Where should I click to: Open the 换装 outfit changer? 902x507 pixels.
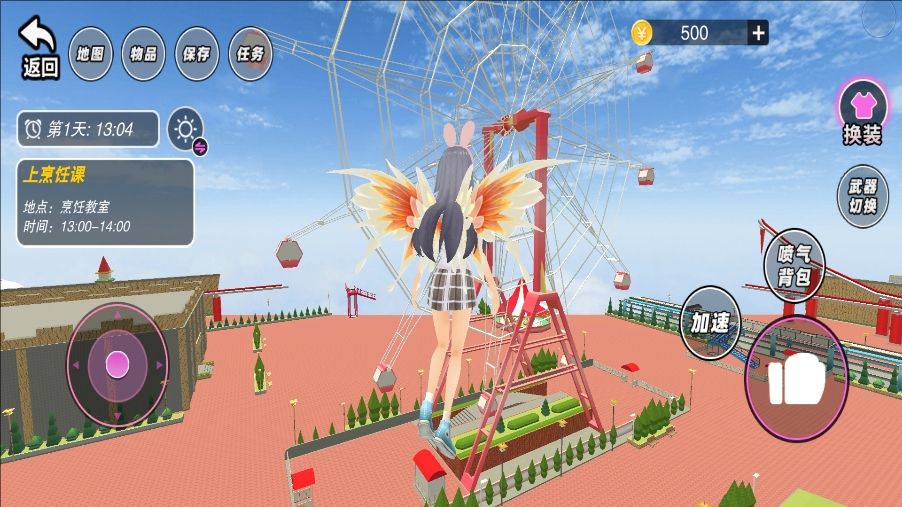coord(862,110)
